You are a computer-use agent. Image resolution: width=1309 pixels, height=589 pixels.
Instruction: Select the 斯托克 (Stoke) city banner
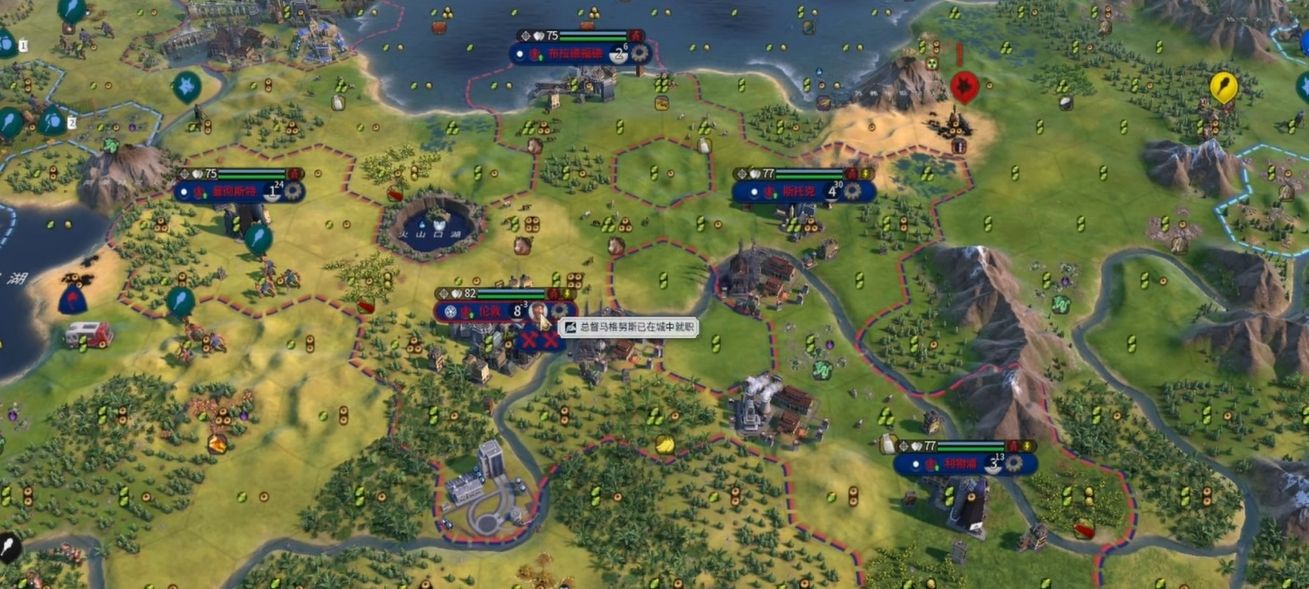tap(797, 190)
